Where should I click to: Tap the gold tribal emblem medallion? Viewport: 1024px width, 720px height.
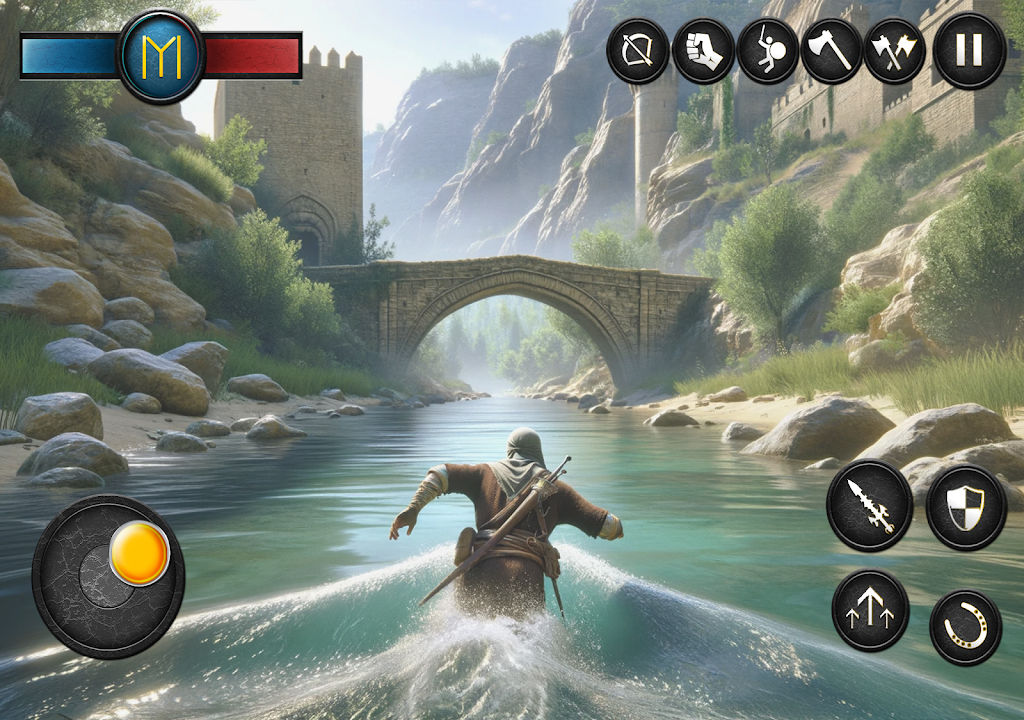pos(161,57)
